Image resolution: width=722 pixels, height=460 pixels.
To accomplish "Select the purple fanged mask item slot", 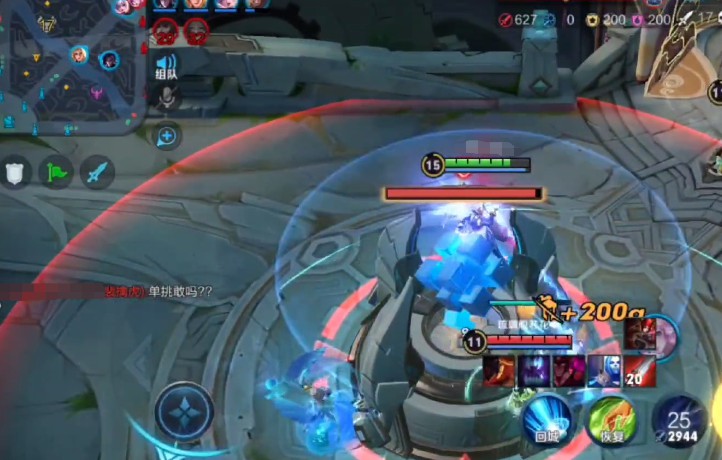I will tap(534, 371).
